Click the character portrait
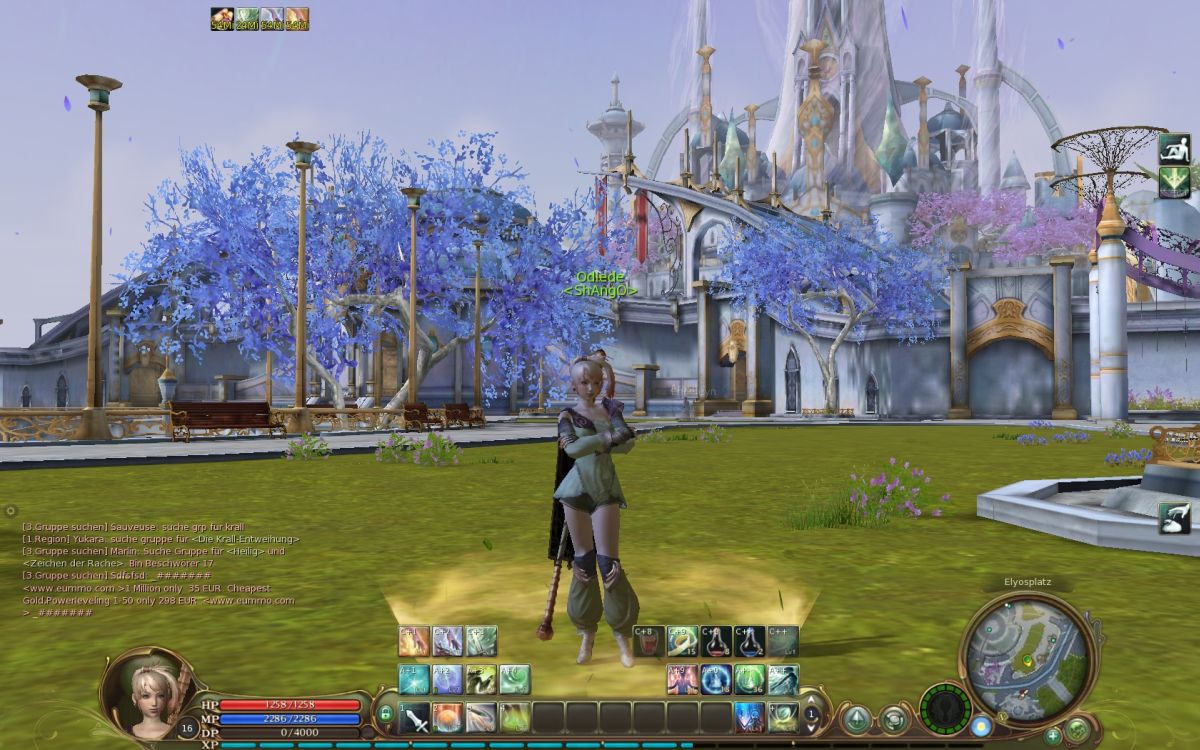 coord(142,688)
